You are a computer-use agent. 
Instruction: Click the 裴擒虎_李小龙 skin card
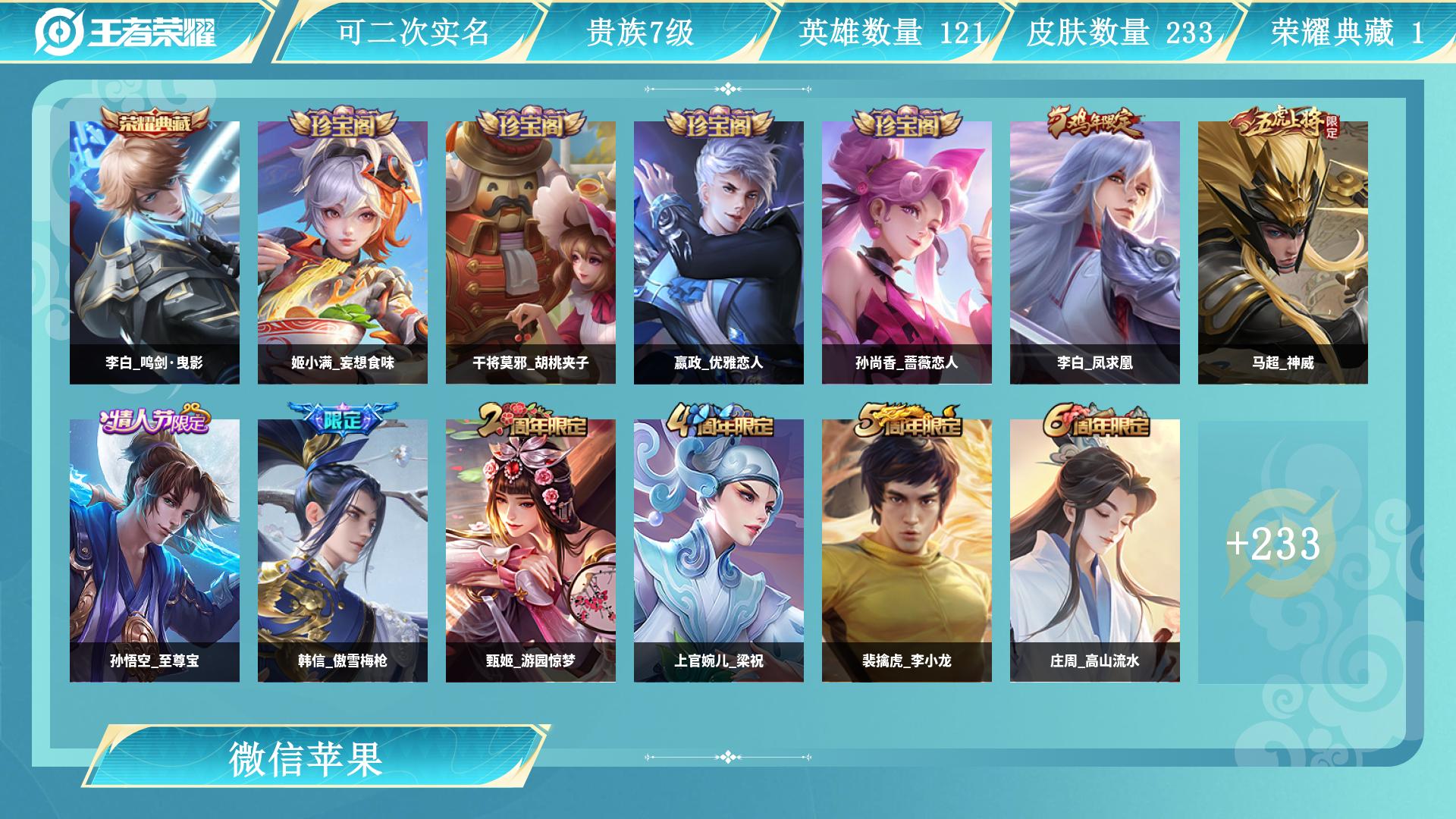tap(907, 550)
